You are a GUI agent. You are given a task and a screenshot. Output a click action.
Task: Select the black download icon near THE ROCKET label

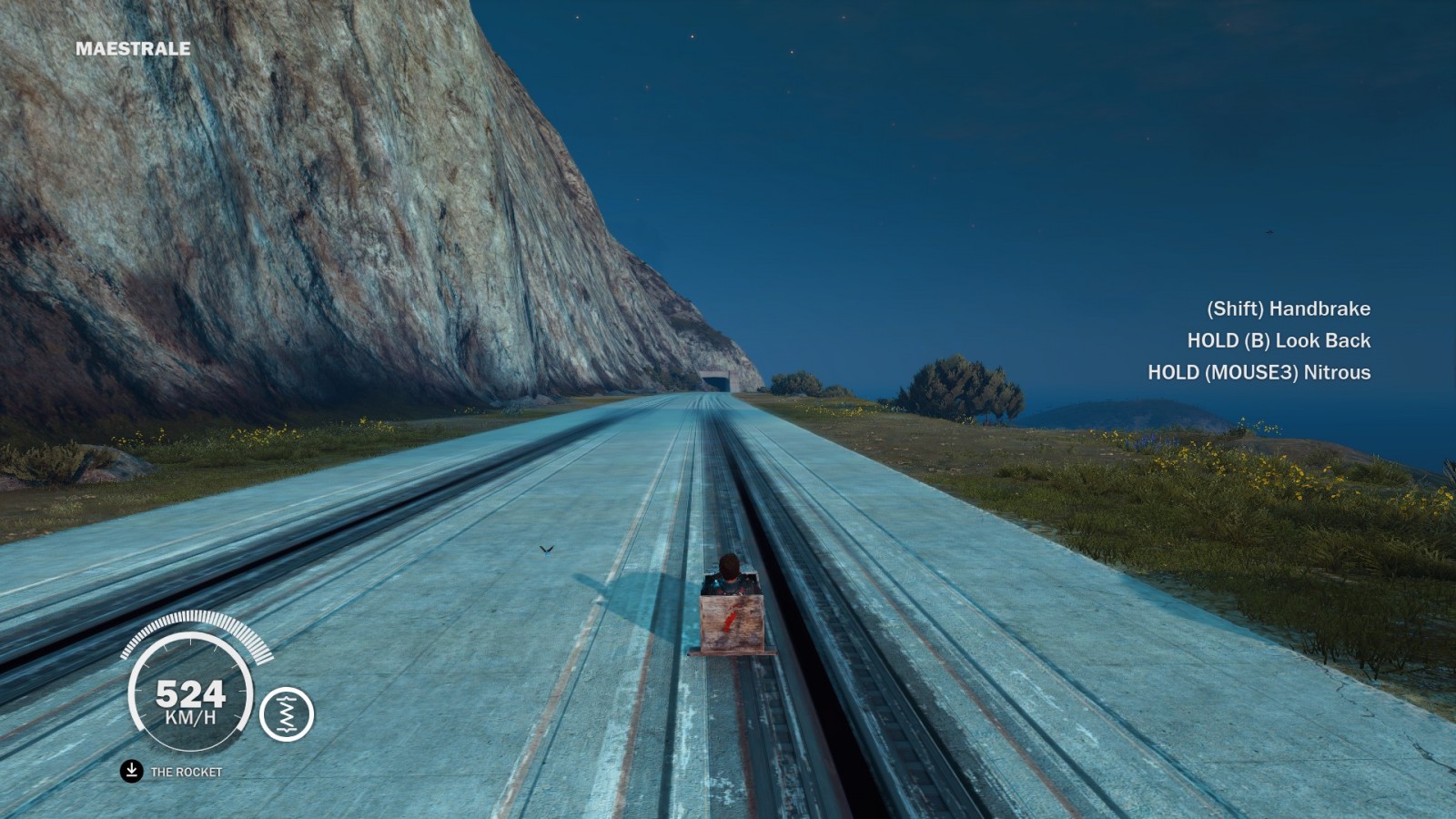(130, 769)
